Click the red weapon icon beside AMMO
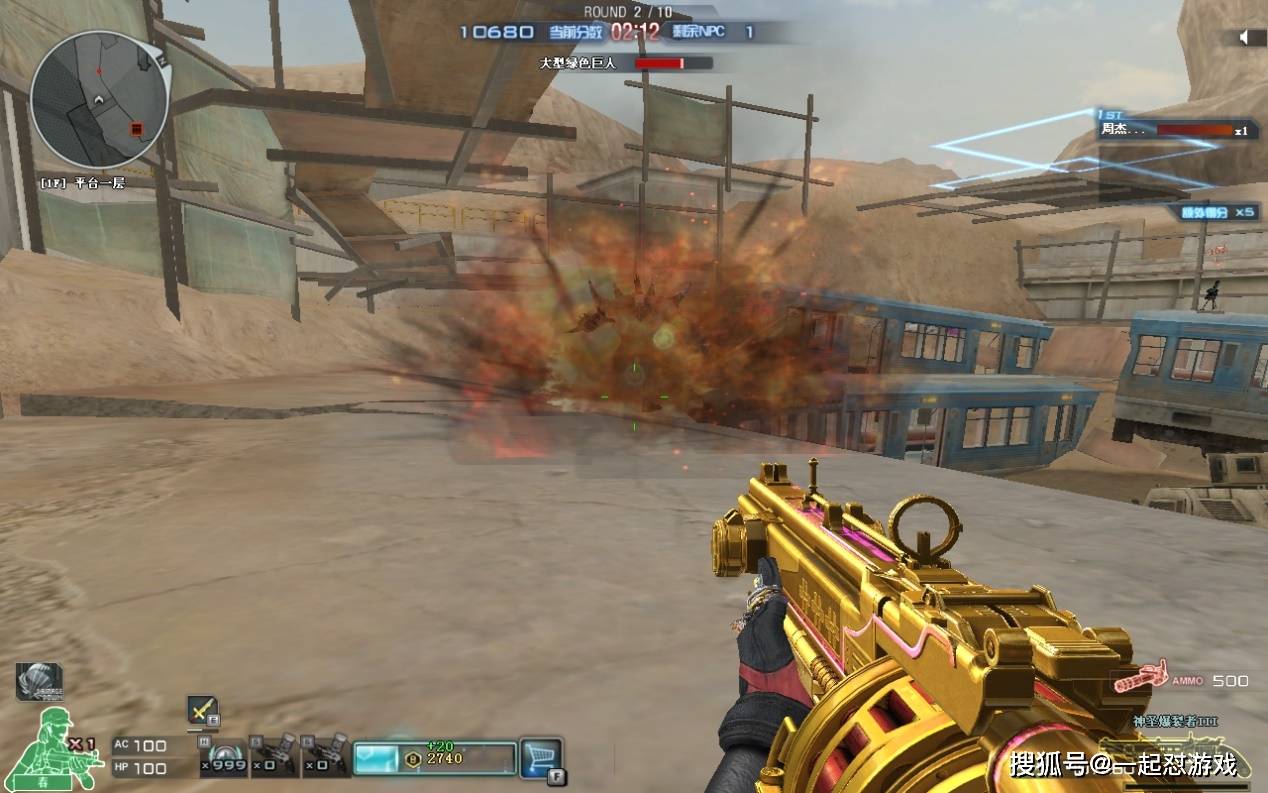The height and width of the screenshot is (793, 1268). [x=1142, y=677]
